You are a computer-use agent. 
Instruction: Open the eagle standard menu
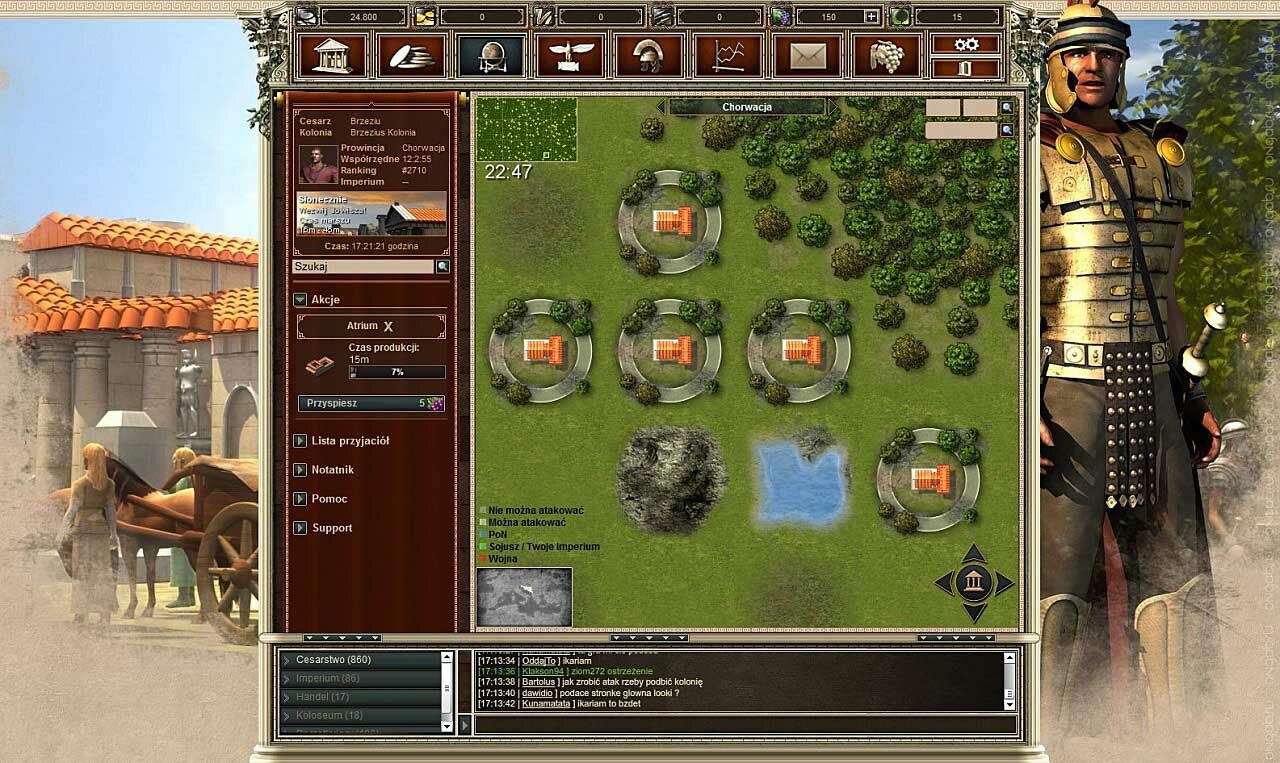[570, 55]
